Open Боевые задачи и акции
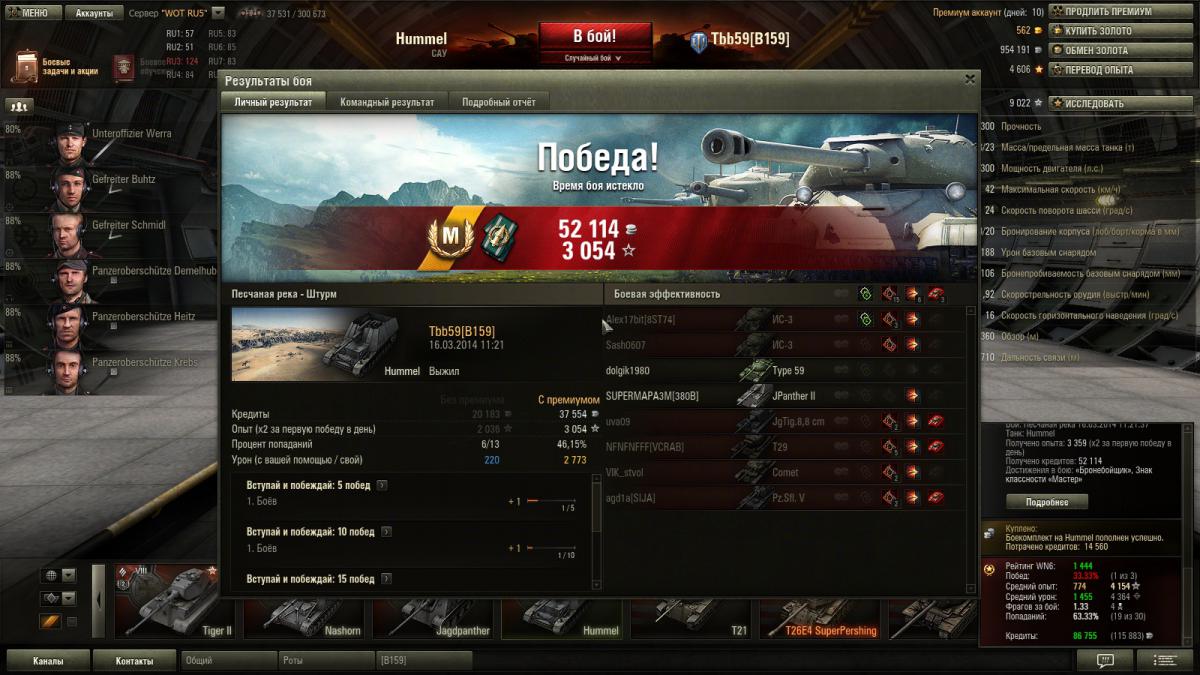The image size is (1200, 675). tap(55, 67)
